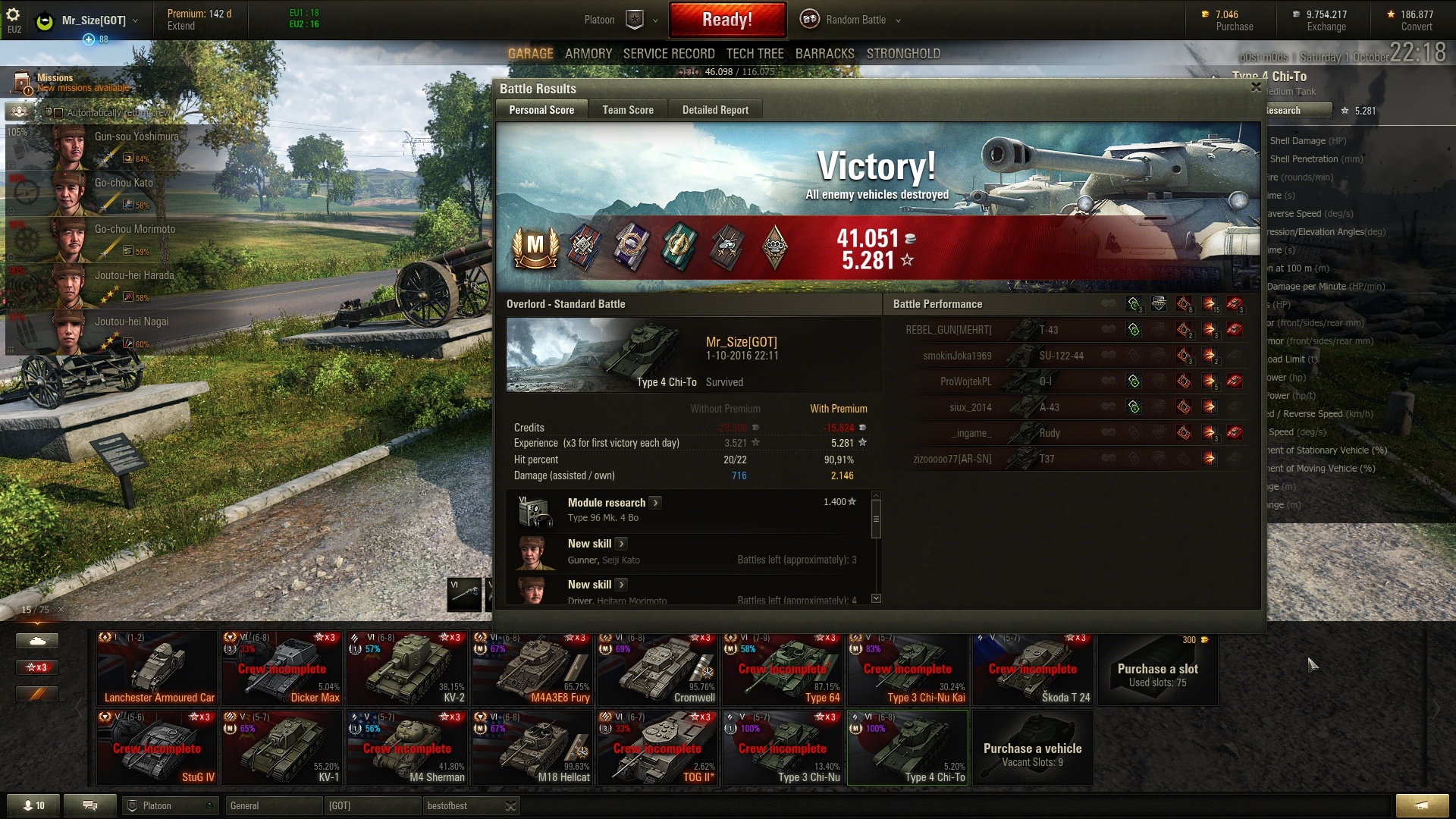Open the Barracks menu
1456x819 pixels.
(824, 54)
